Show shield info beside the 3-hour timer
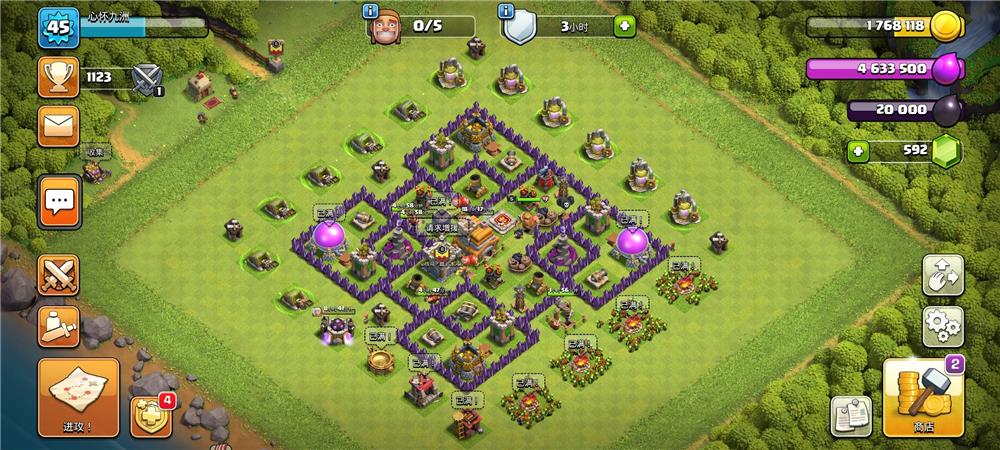This screenshot has width=1000, height=450. point(508,13)
